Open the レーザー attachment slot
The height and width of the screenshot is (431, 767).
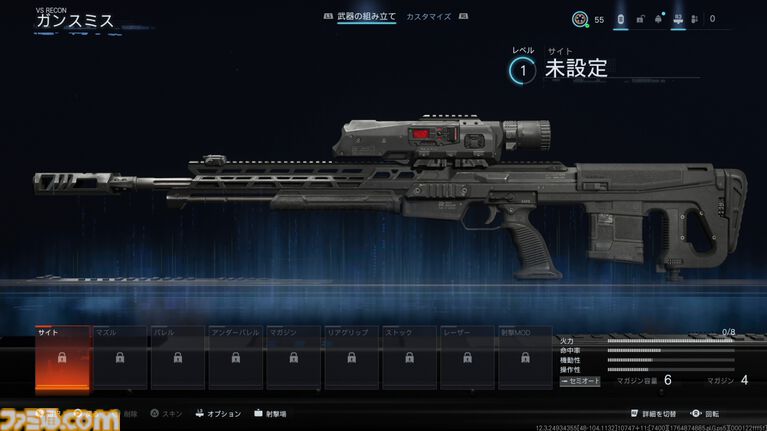tap(467, 357)
